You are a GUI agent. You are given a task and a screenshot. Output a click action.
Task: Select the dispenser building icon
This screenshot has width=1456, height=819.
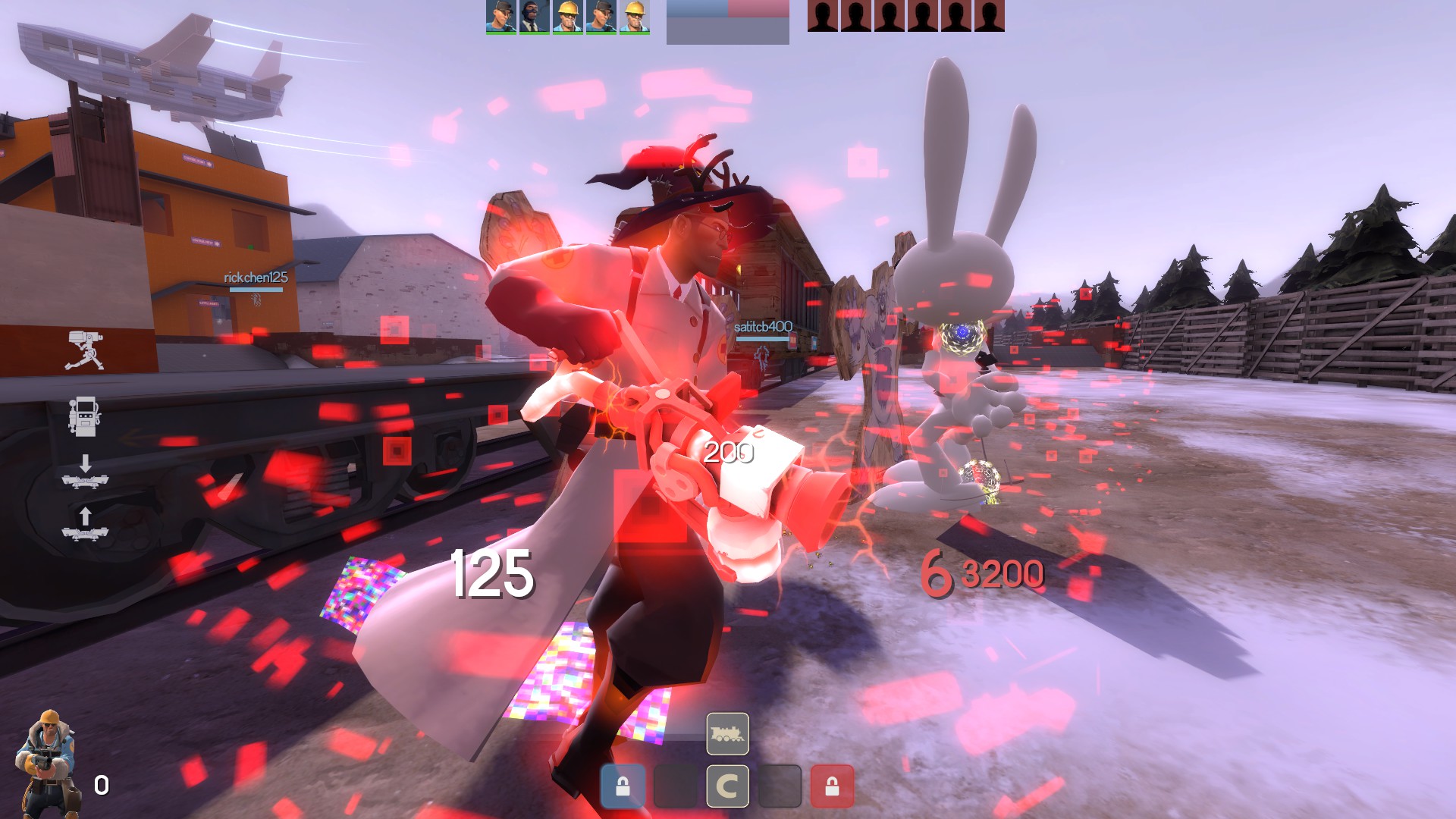[83, 416]
